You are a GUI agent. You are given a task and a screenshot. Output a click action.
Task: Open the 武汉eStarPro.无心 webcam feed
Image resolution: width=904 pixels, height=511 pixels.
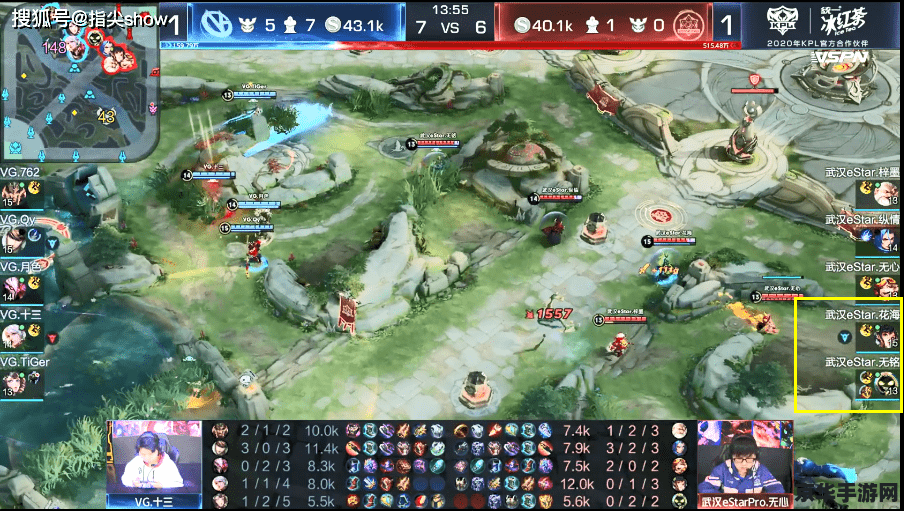point(745,458)
